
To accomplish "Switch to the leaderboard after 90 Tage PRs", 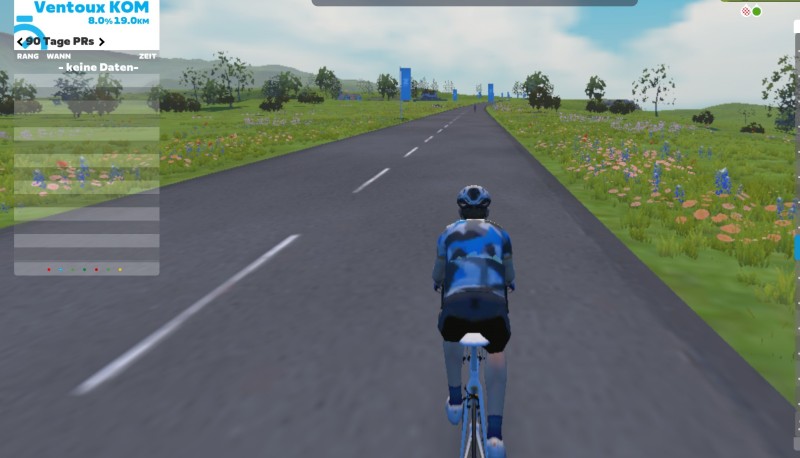I will click(101, 42).
